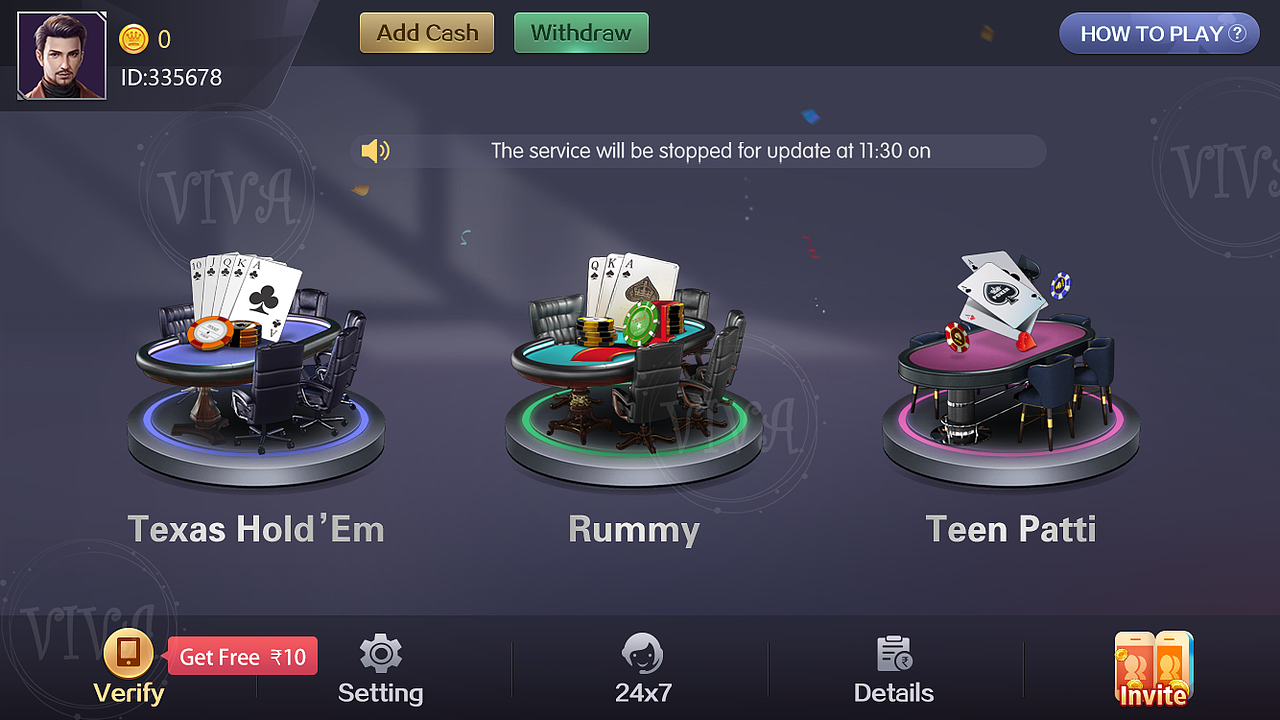Mute the announcement speaker icon
The height and width of the screenshot is (720, 1280).
coord(375,150)
